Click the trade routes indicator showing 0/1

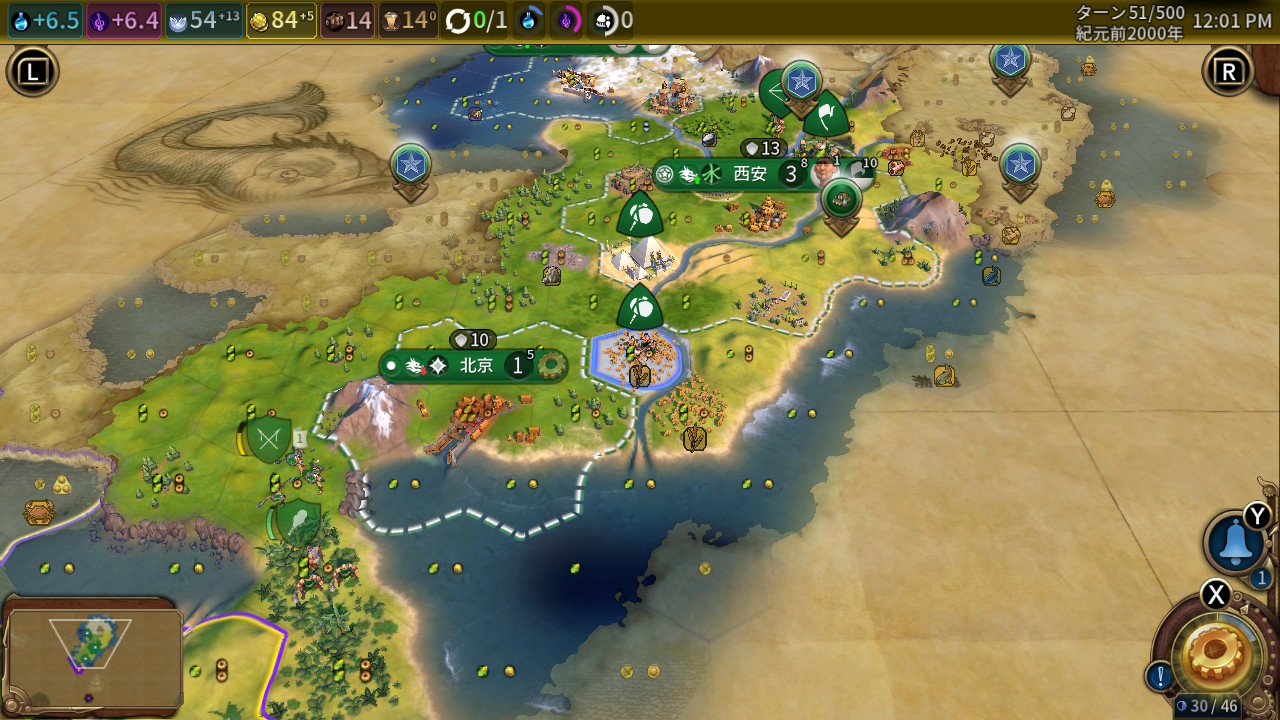pyautogui.click(x=477, y=21)
